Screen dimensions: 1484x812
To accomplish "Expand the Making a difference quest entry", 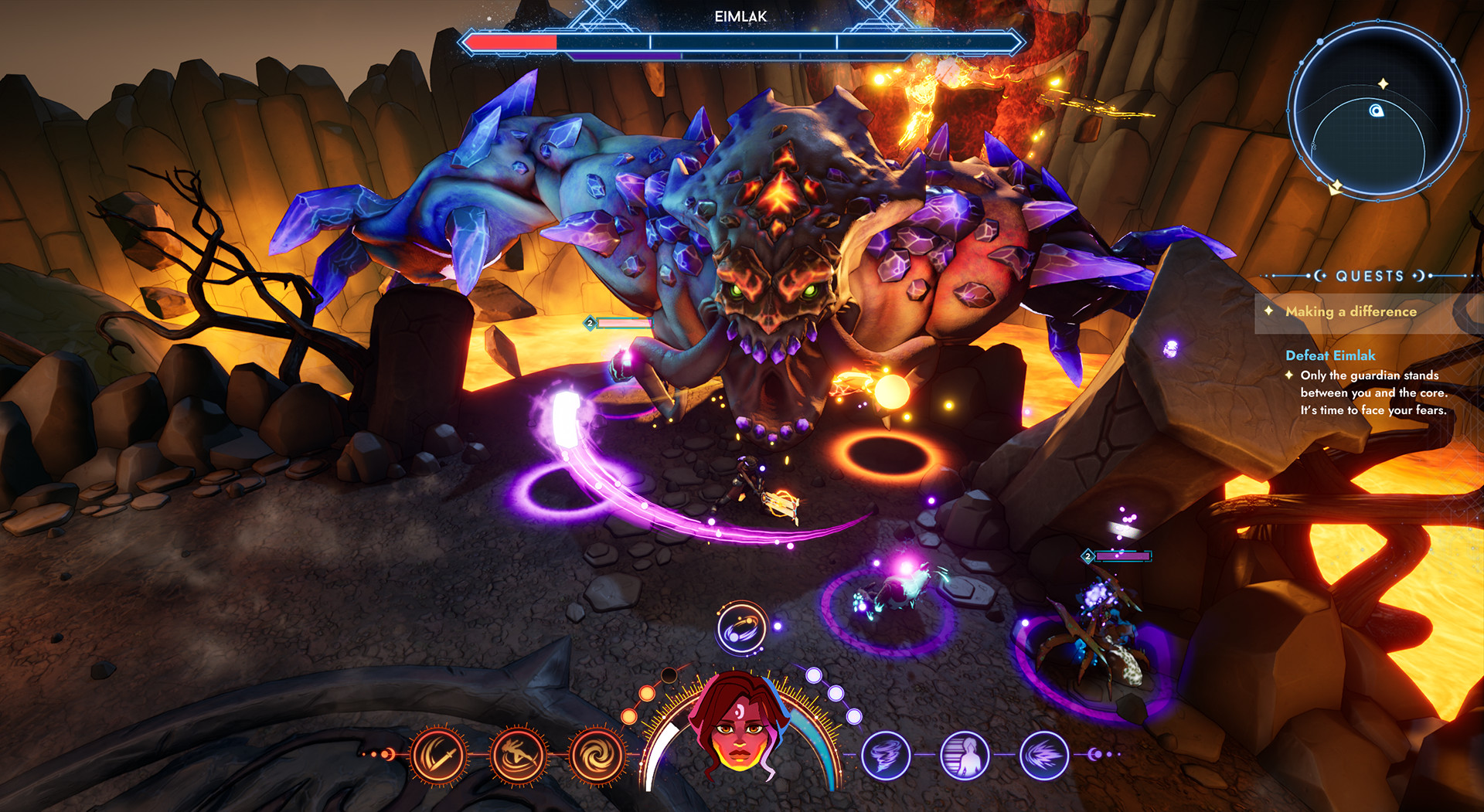I will click(1352, 312).
